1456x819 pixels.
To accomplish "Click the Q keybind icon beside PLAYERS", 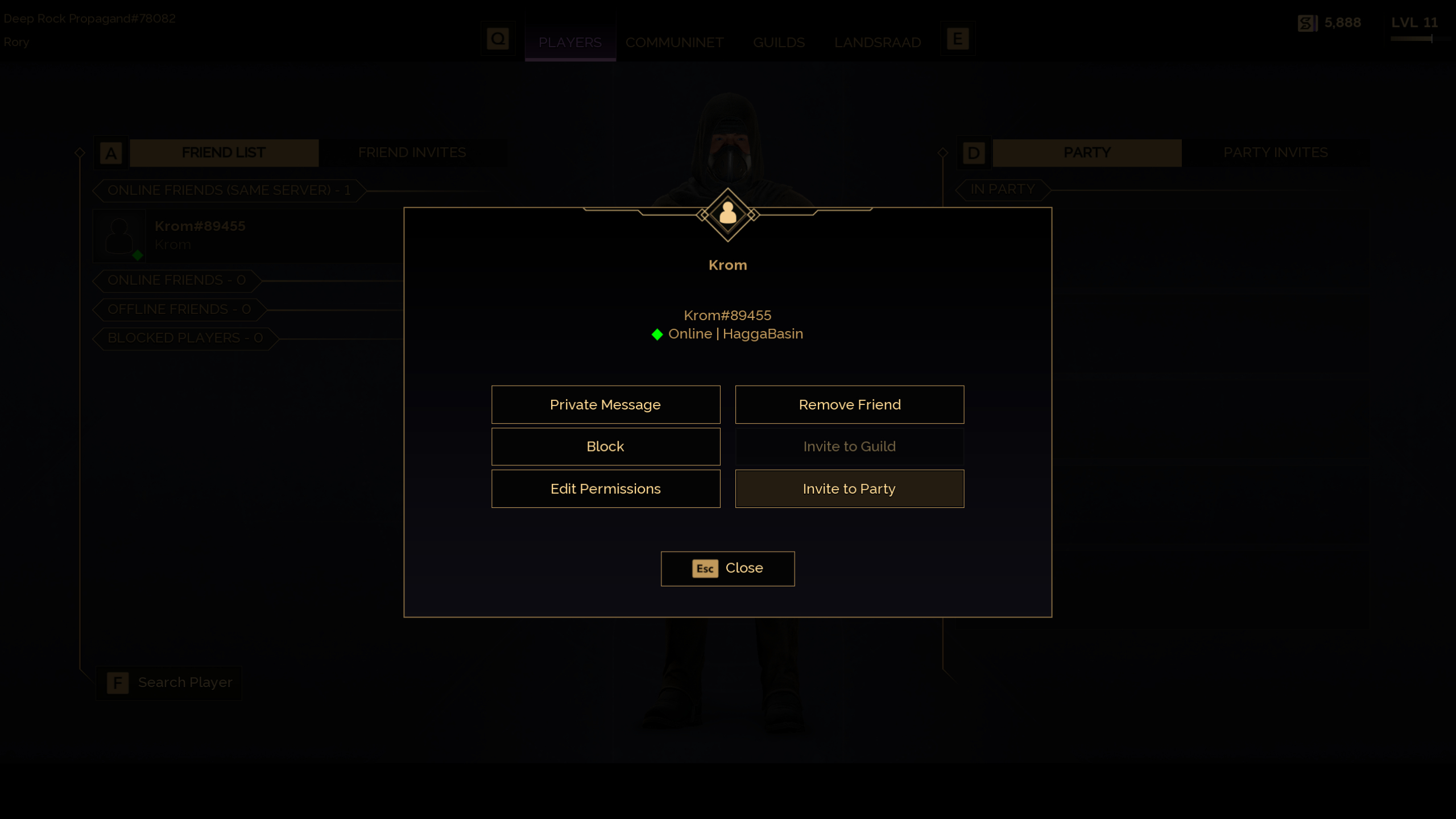I will tap(498, 39).
